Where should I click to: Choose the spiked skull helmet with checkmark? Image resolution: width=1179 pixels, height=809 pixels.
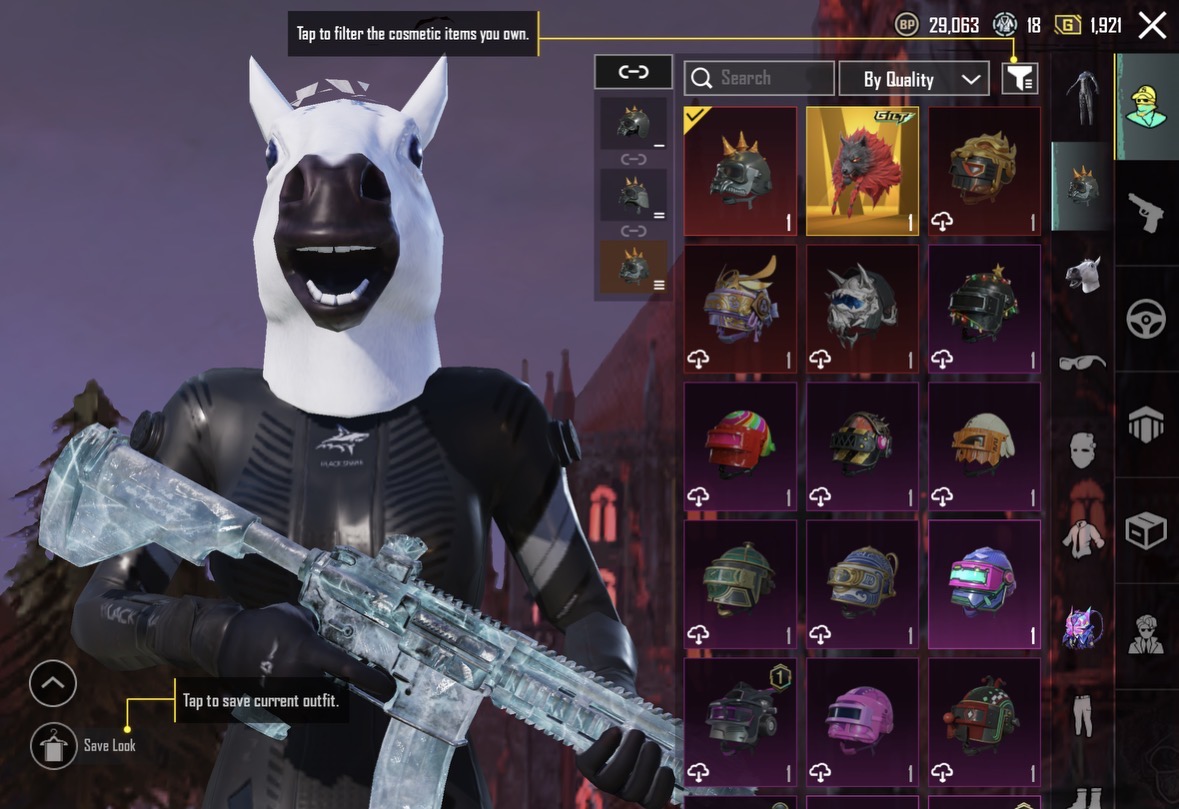tap(740, 171)
